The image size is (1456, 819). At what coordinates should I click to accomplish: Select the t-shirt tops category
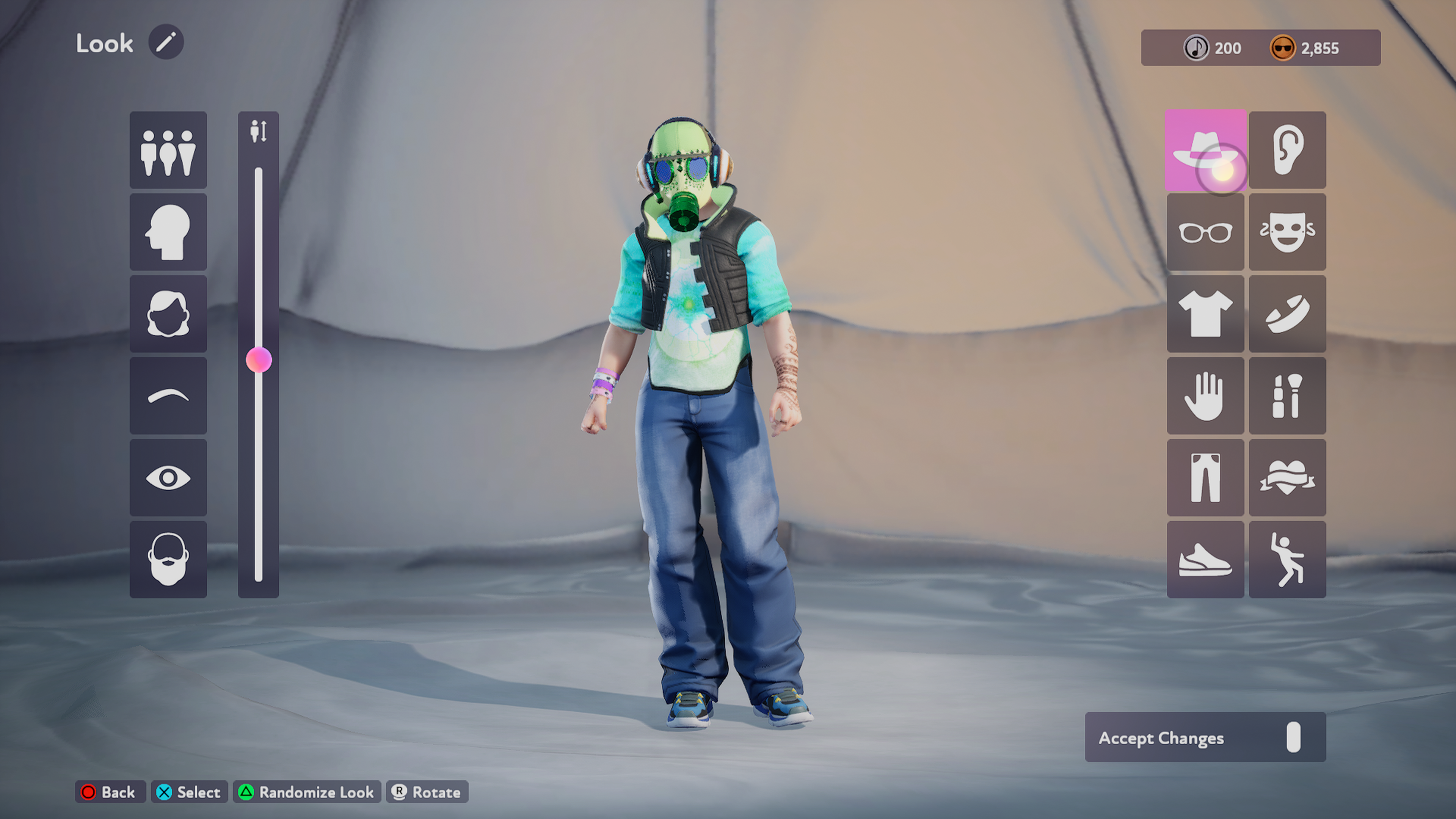click(1205, 314)
